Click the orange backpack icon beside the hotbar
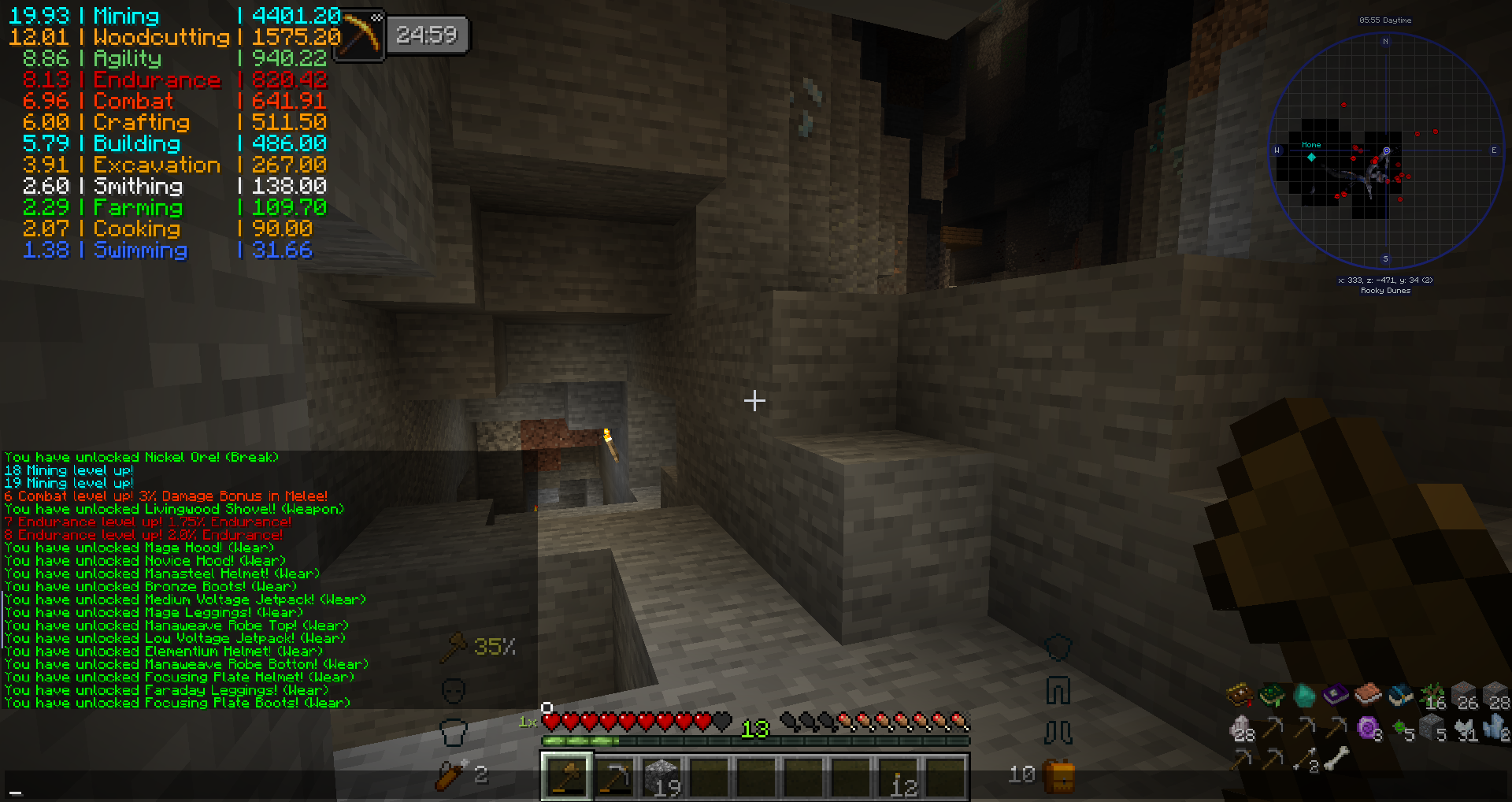Screen dimensions: 1512x802 1058,776
